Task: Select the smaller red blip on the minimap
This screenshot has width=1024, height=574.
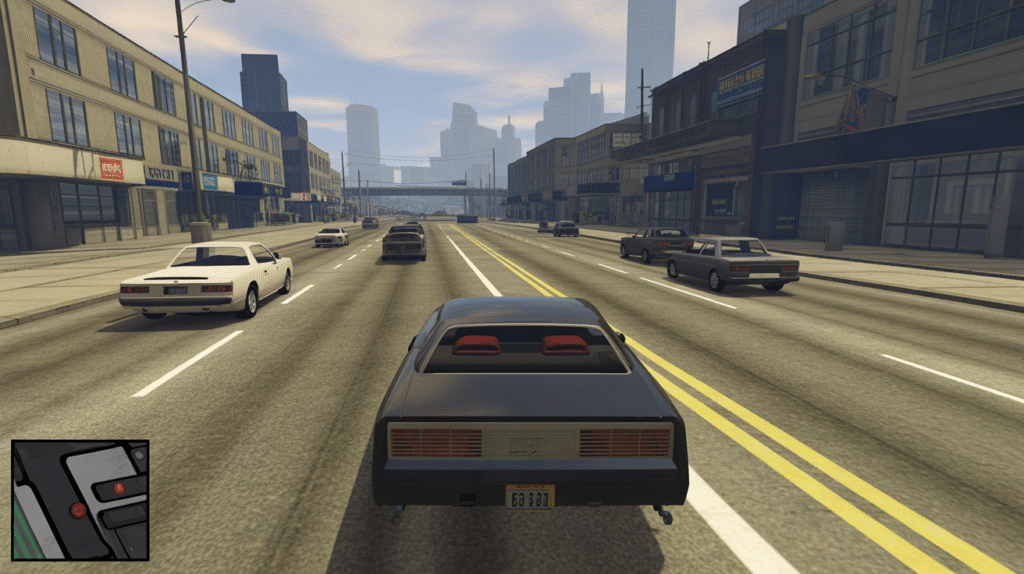Action: (x=118, y=489)
